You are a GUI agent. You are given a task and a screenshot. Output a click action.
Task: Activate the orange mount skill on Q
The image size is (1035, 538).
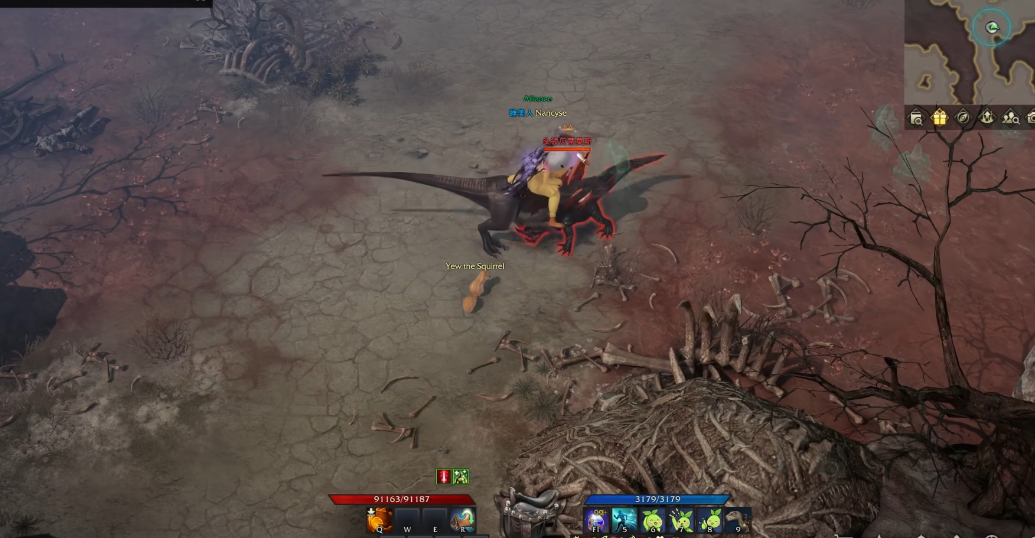point(379,520)
